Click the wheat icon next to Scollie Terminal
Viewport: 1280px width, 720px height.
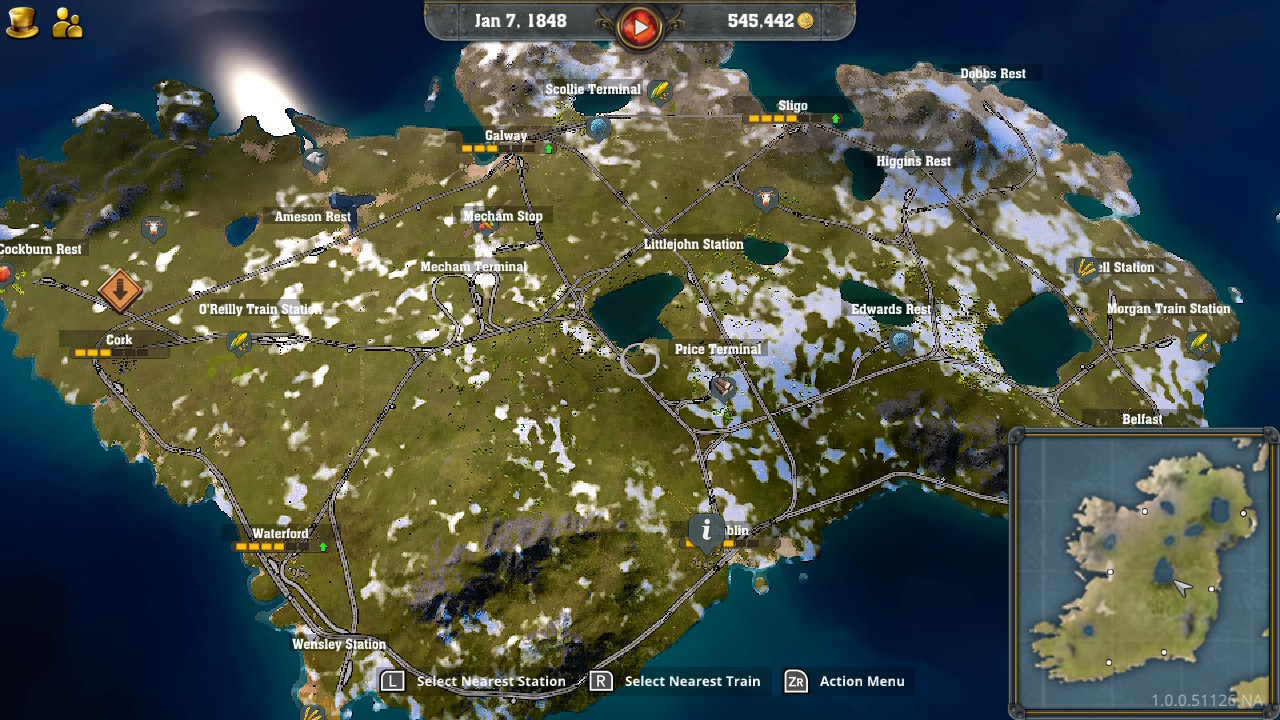(658, 89)
